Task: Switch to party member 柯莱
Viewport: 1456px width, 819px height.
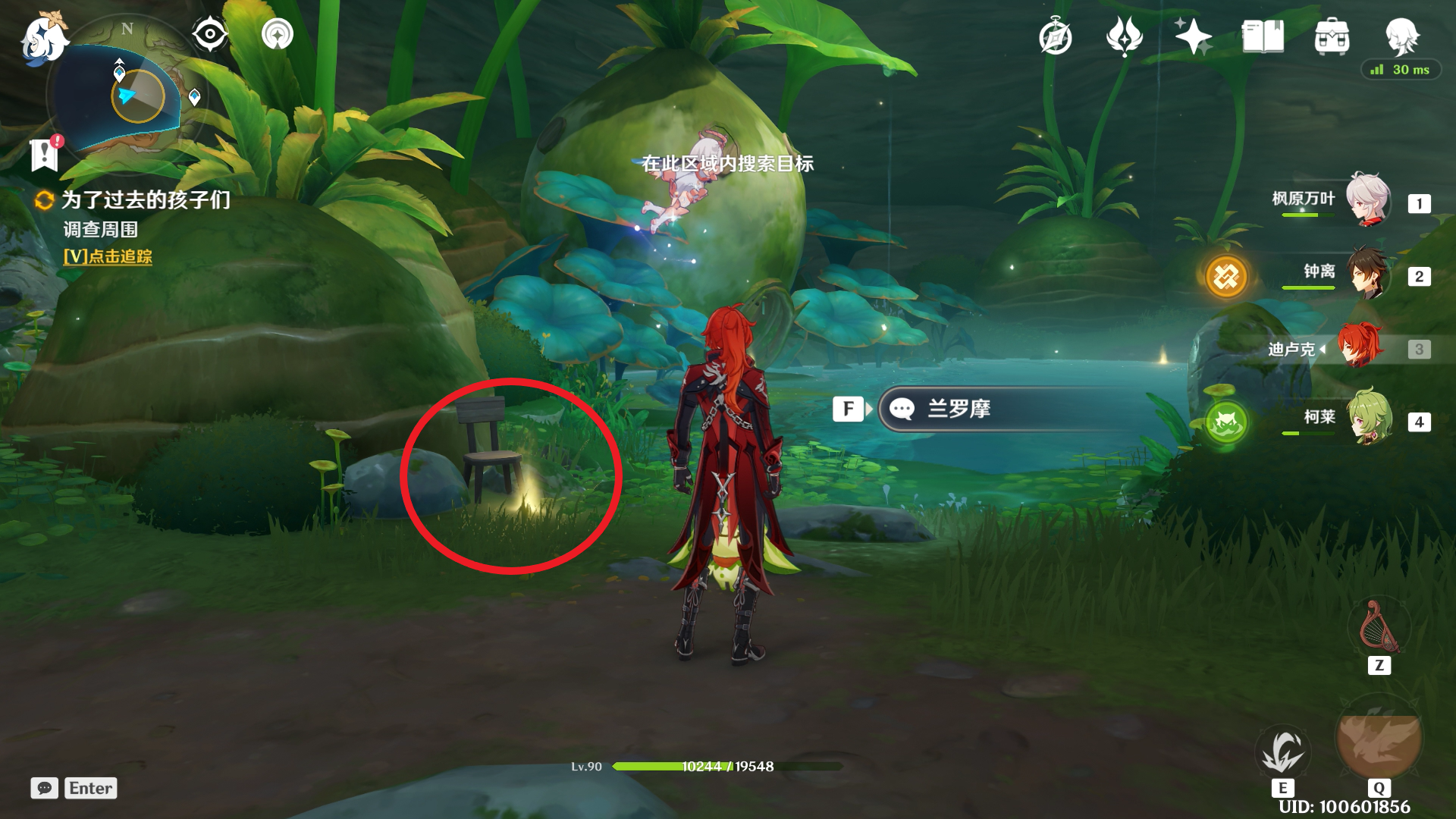Action: 1367,419
